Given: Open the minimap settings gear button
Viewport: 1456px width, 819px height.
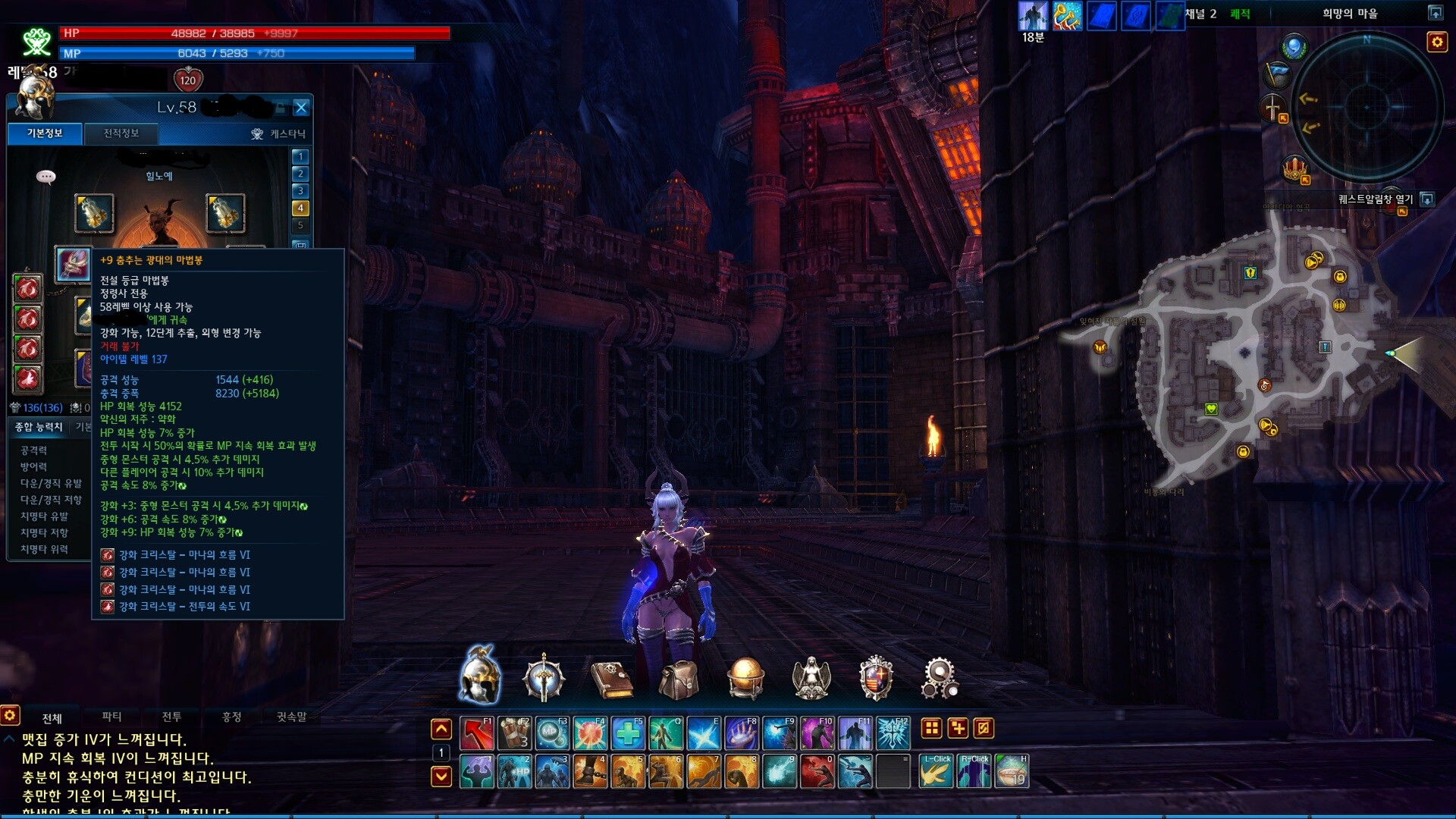Looking at the screenshot, I should [1436, 42].
